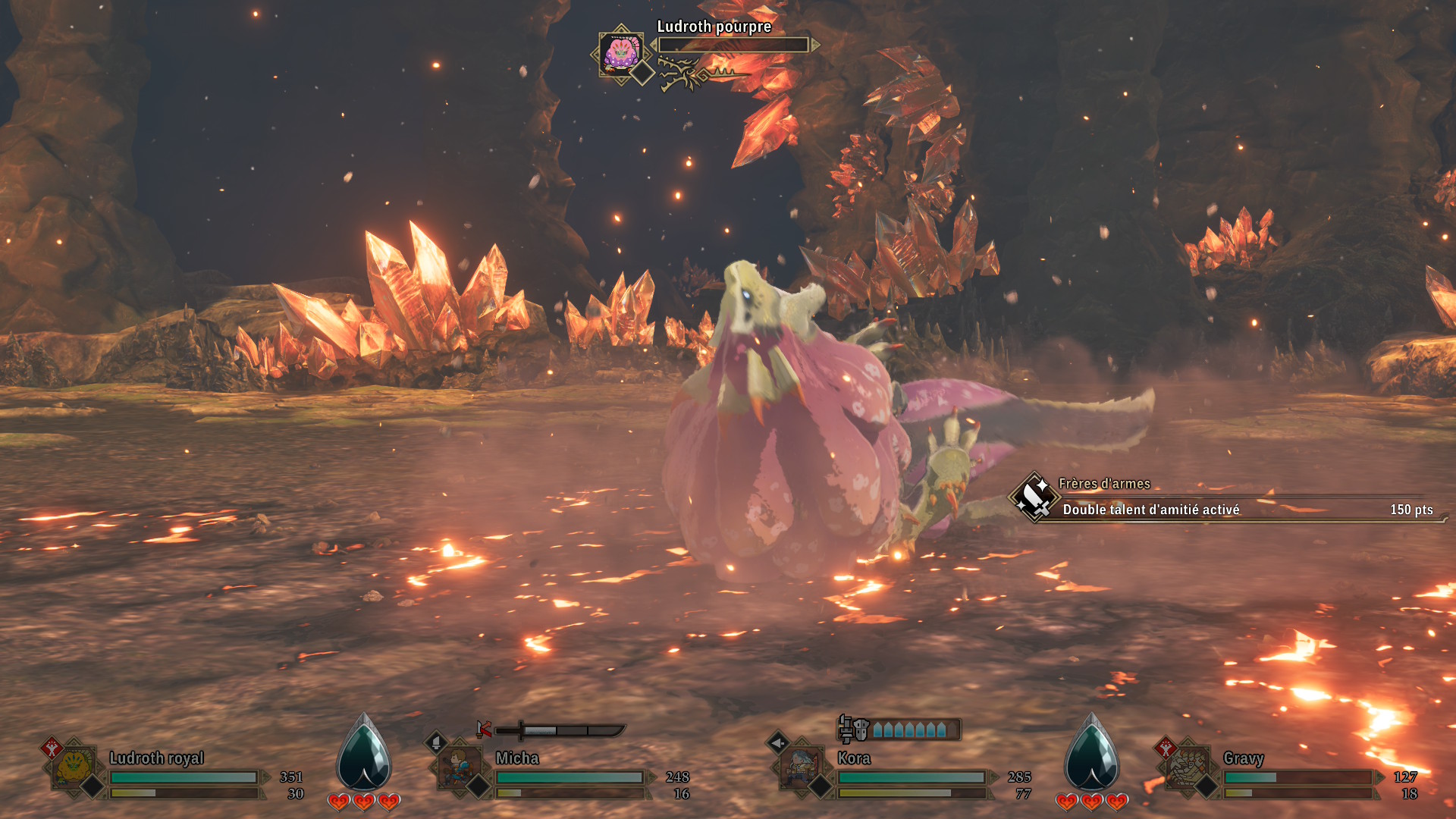Select Kora's character portrait

[802, 767]
